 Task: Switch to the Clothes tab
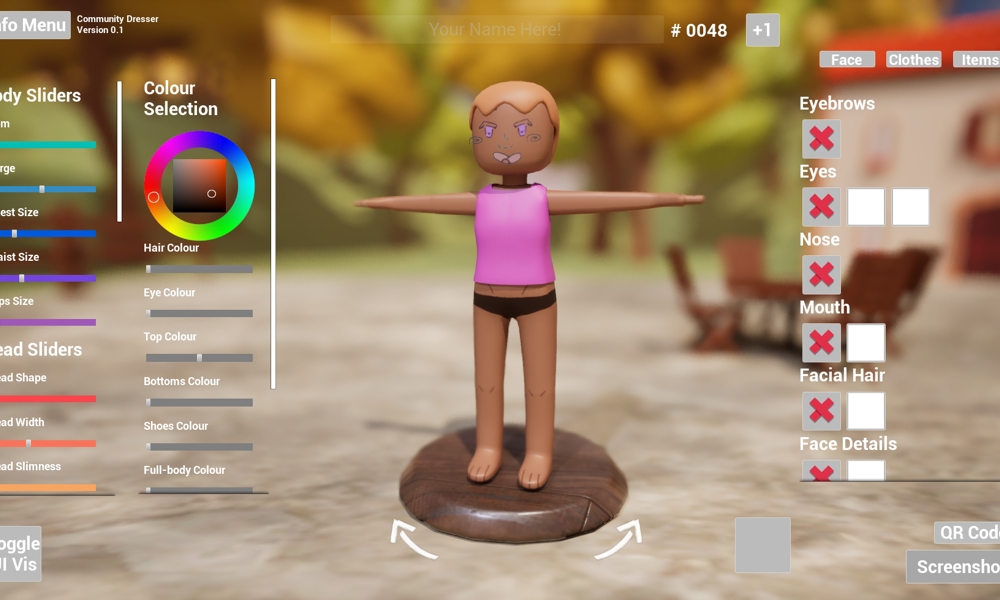(x=913, y=60)
